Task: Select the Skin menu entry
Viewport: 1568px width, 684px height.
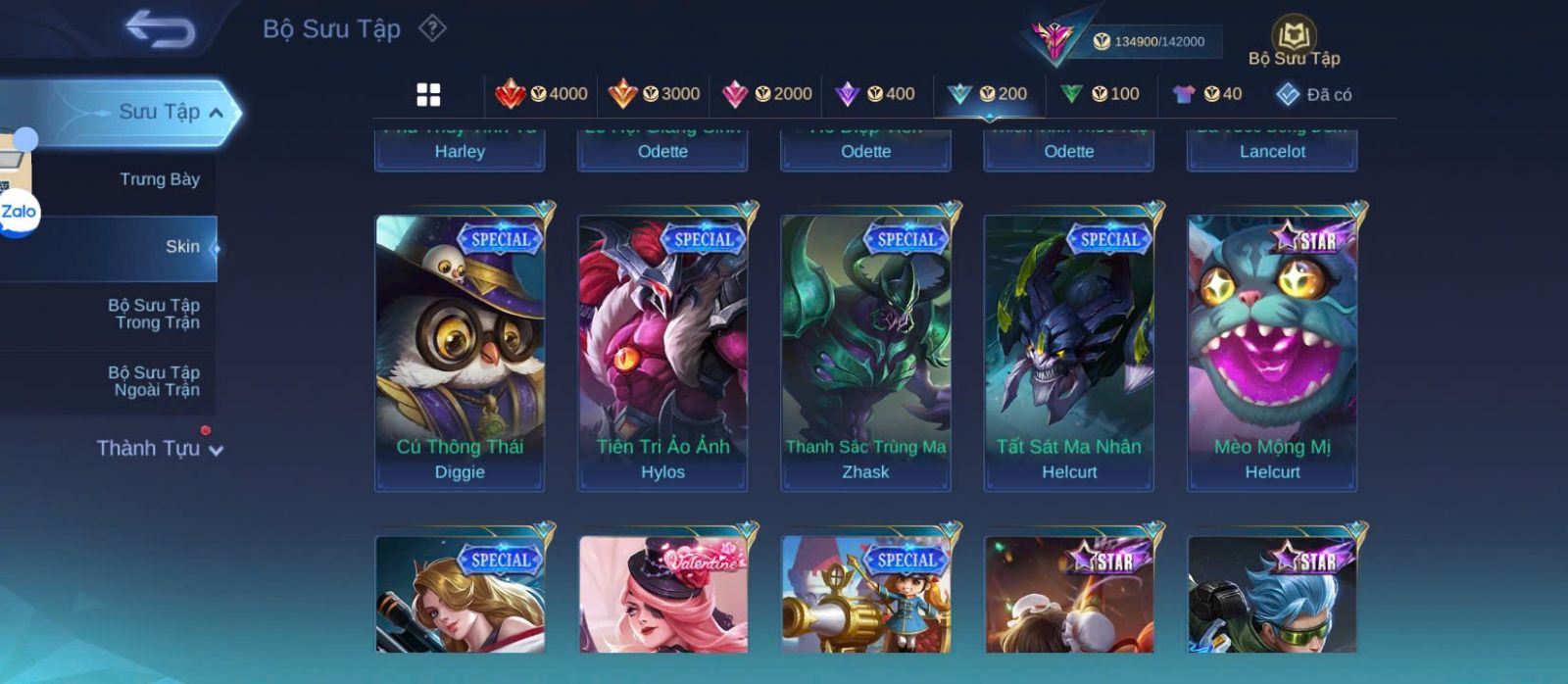Action: coord(181,247)
